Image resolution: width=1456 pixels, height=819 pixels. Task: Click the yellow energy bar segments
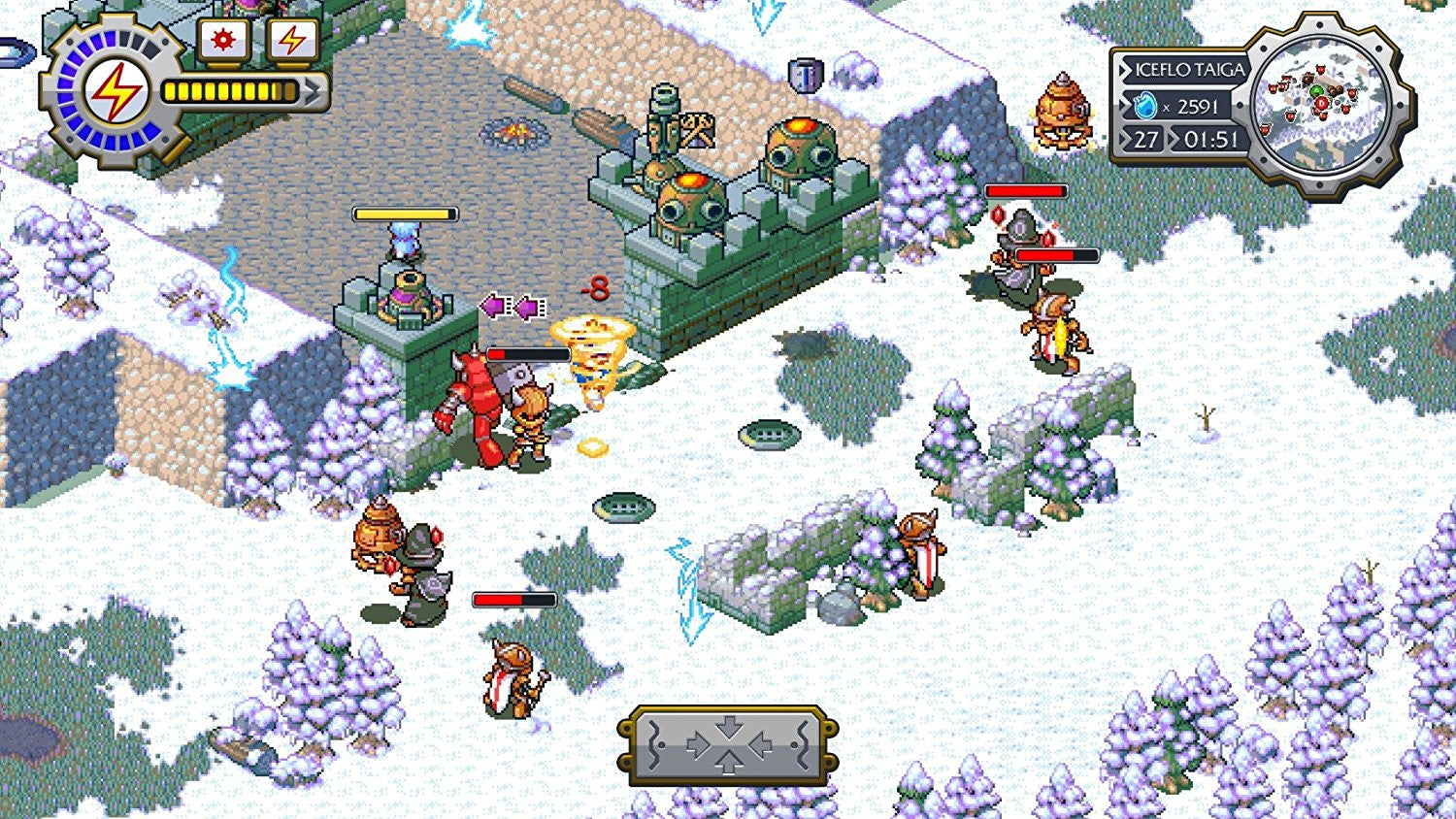(x=228, y=91)
